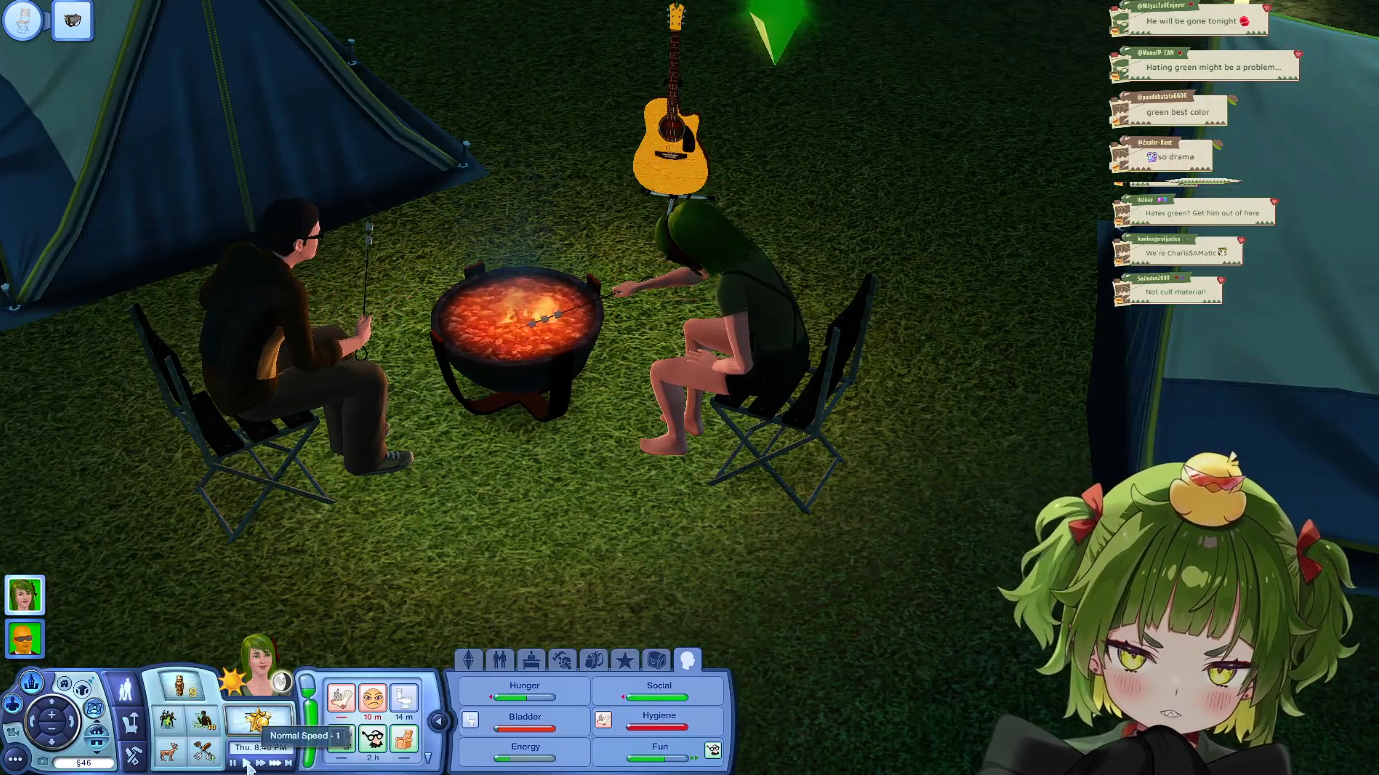This screenshot has height=775, width=1379.
Task: Pause the game with the pause button
Action: coord(233,763)
